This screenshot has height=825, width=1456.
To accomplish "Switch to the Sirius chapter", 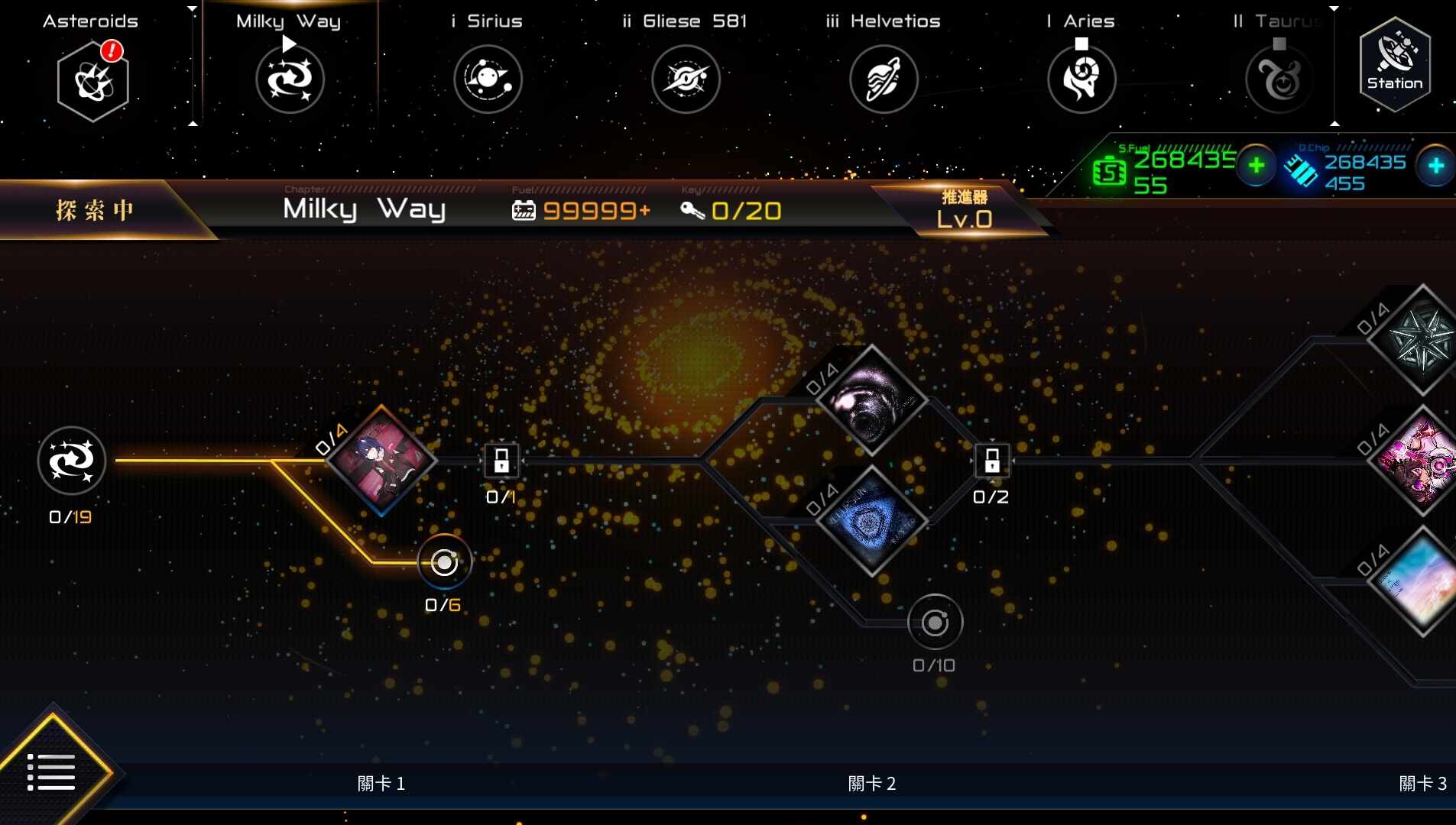I will pyautogui.click(x=488, y=79).
